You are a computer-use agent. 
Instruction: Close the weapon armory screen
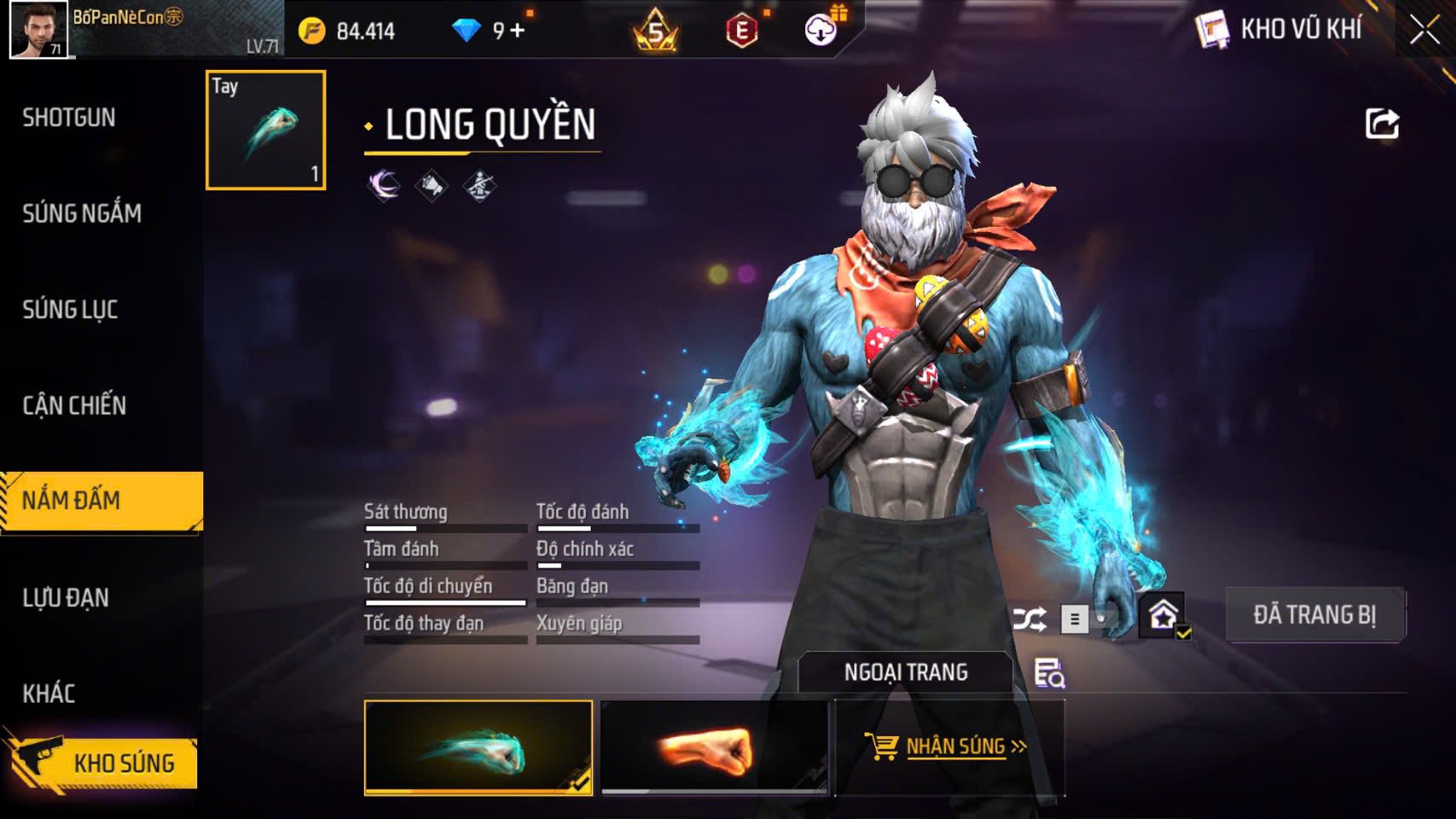click(1424, 31)
